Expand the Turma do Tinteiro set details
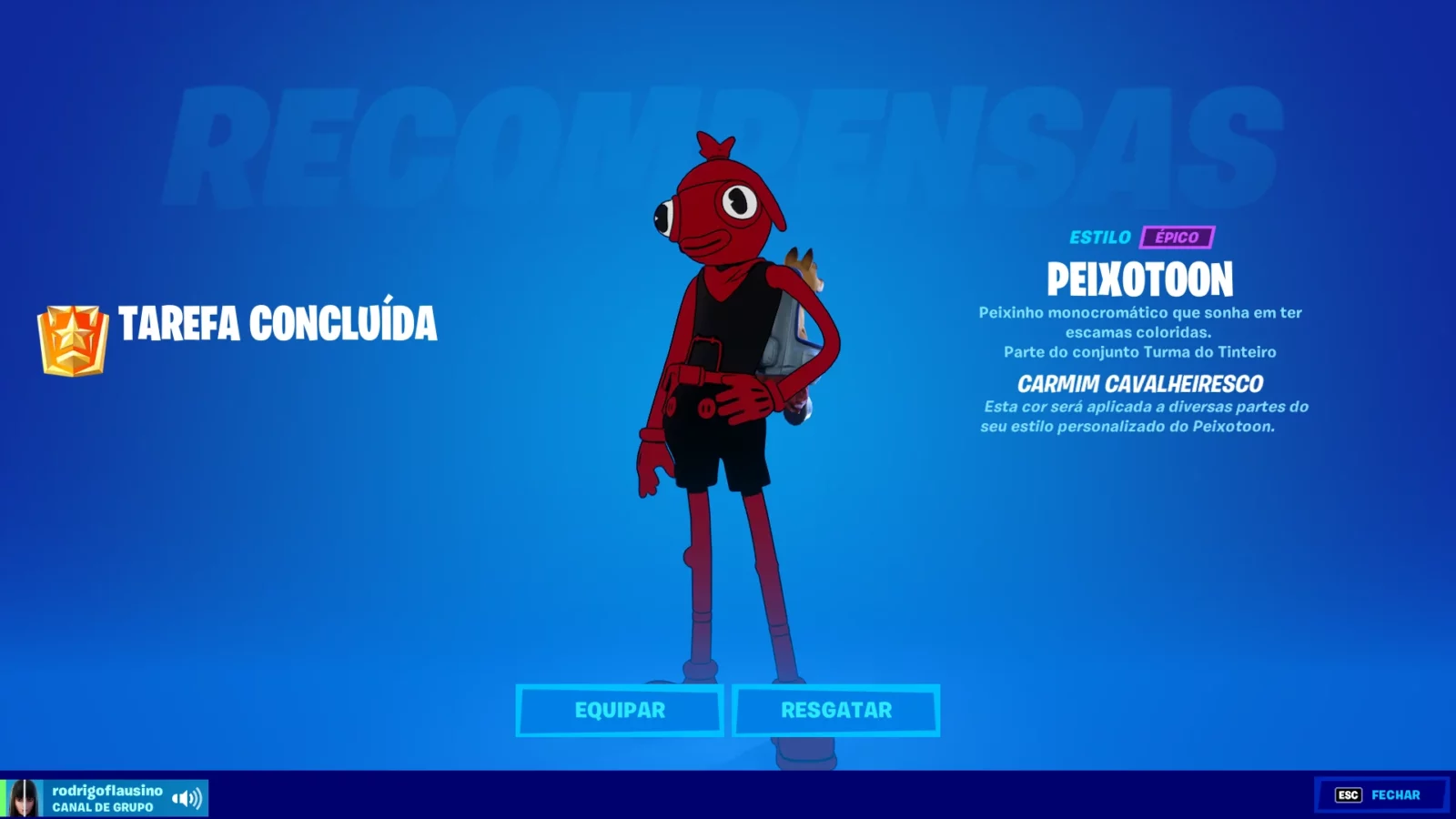The width and height of the screenshot is (1456, 819). (1139, 351)
